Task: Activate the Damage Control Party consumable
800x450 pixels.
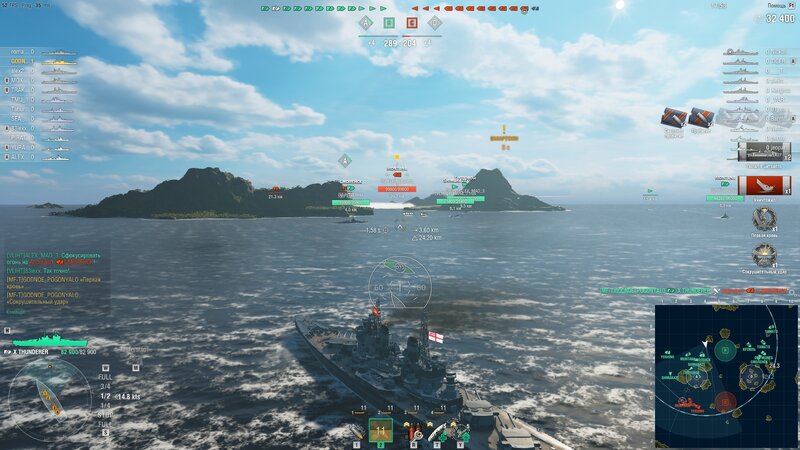Action: [413, 431]
